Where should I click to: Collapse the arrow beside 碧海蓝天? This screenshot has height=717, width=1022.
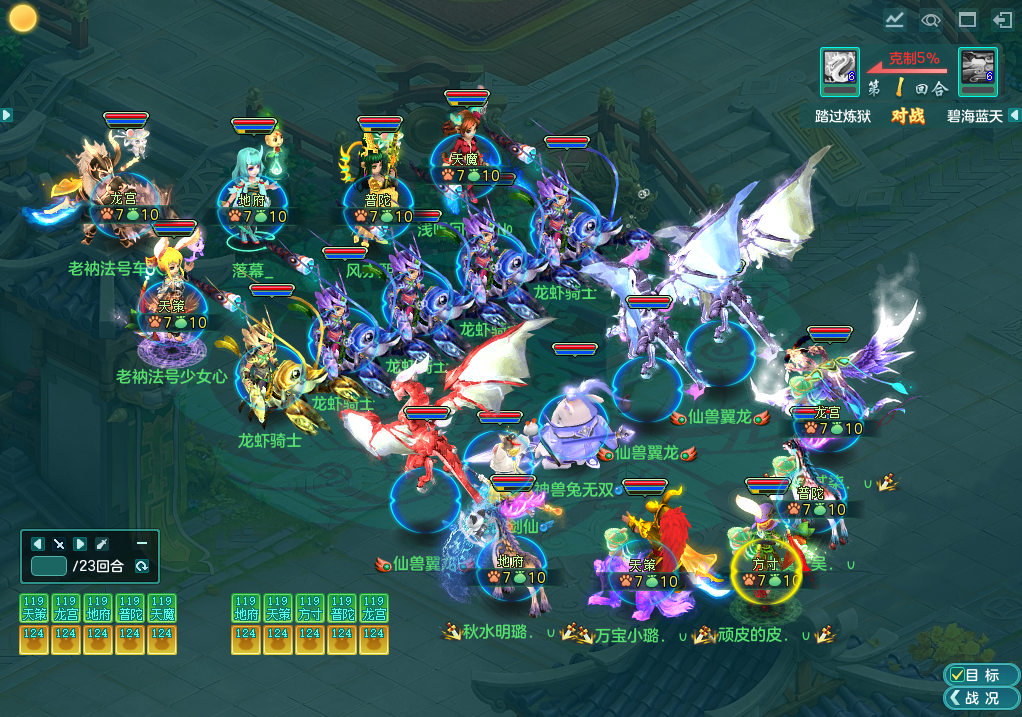click(x=1015, y=115)
